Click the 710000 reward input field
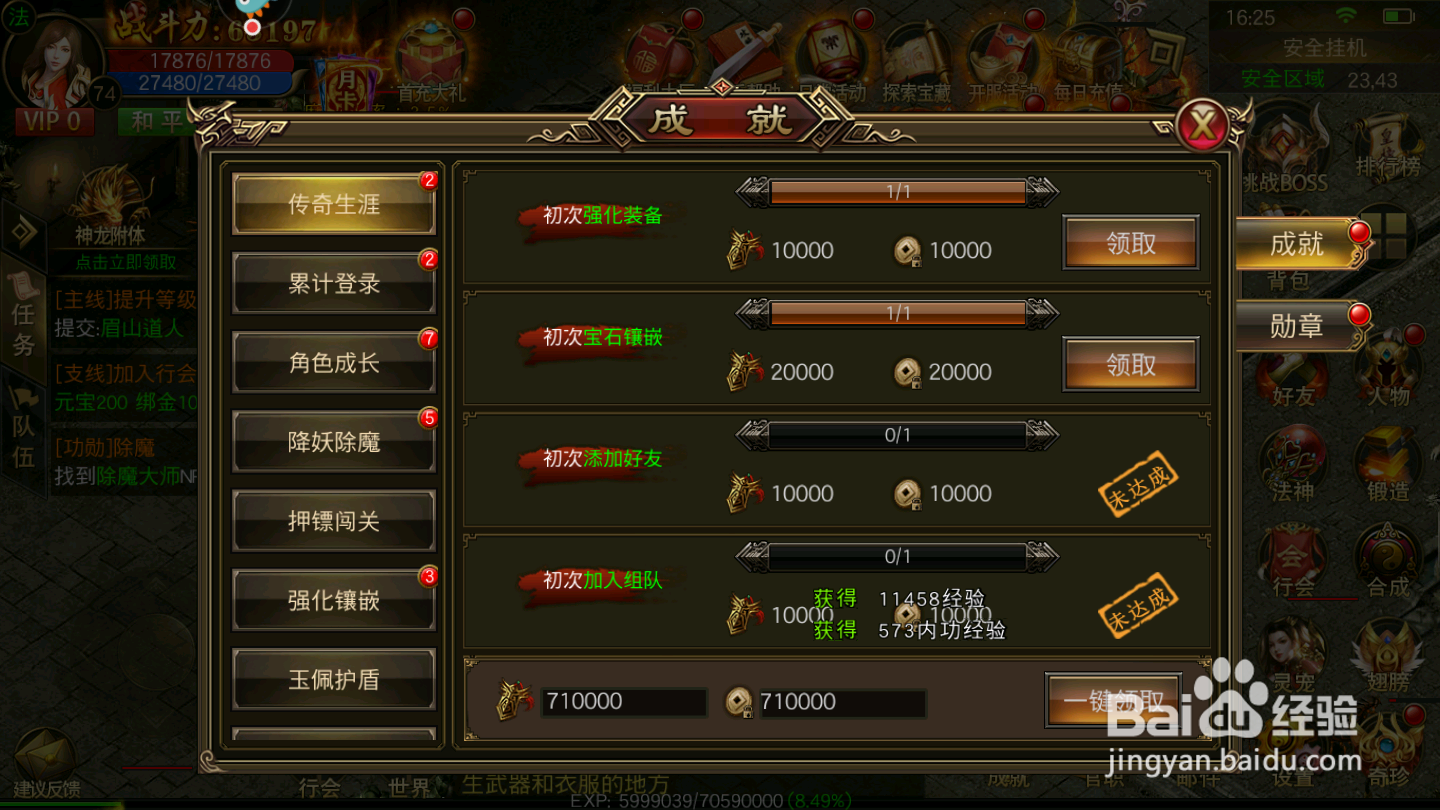1440x810 pixels. point(624,702)
